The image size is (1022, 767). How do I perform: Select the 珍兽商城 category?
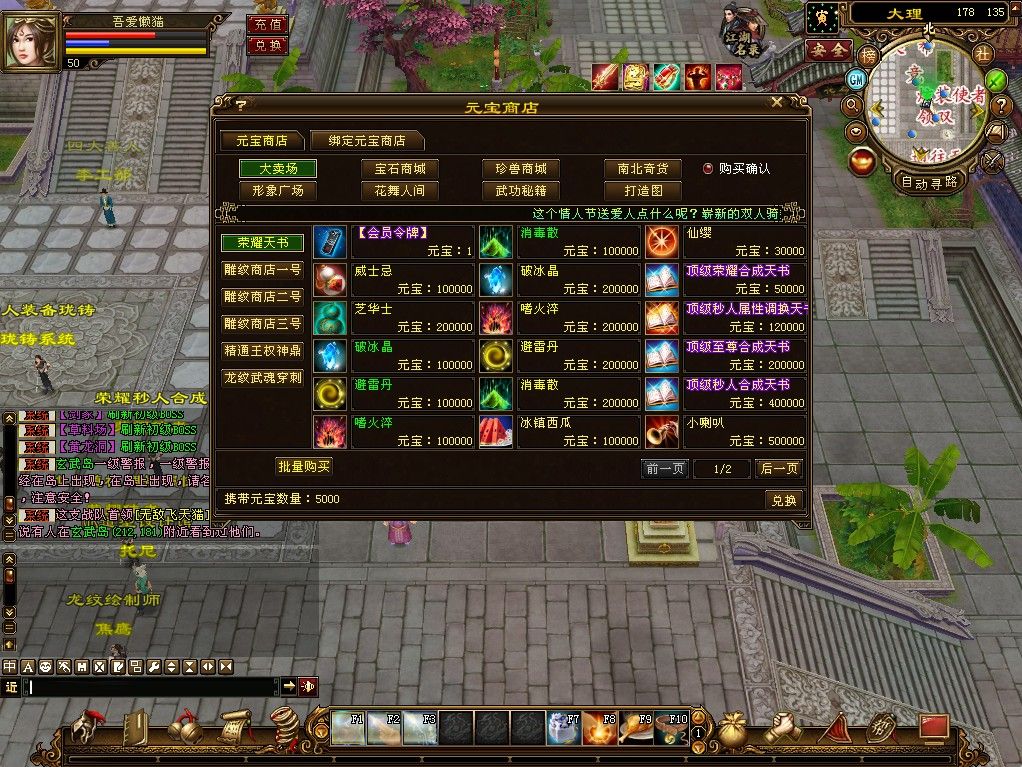coord(521,169)
